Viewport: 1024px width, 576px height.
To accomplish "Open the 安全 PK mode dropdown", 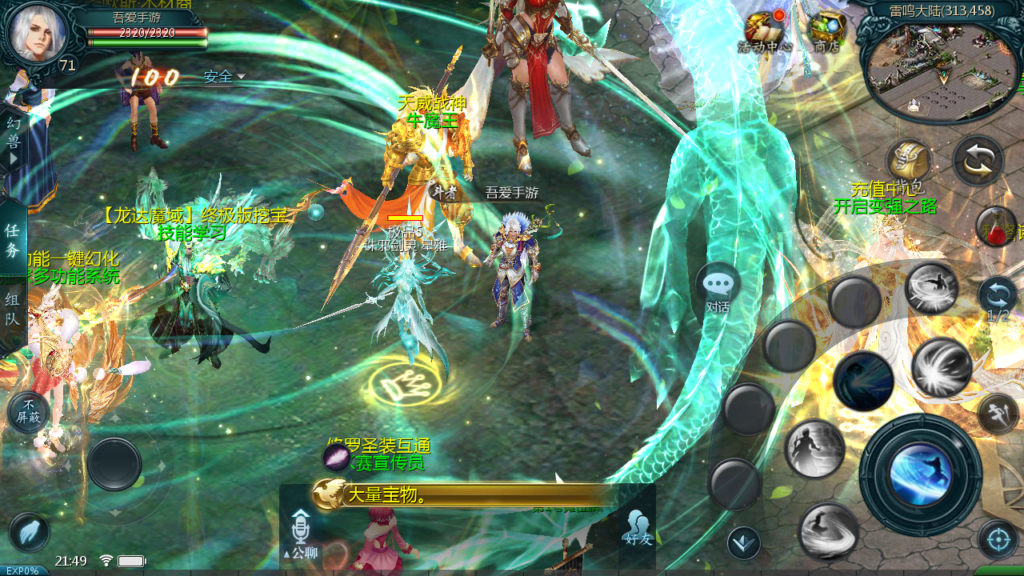I will 224,76.
